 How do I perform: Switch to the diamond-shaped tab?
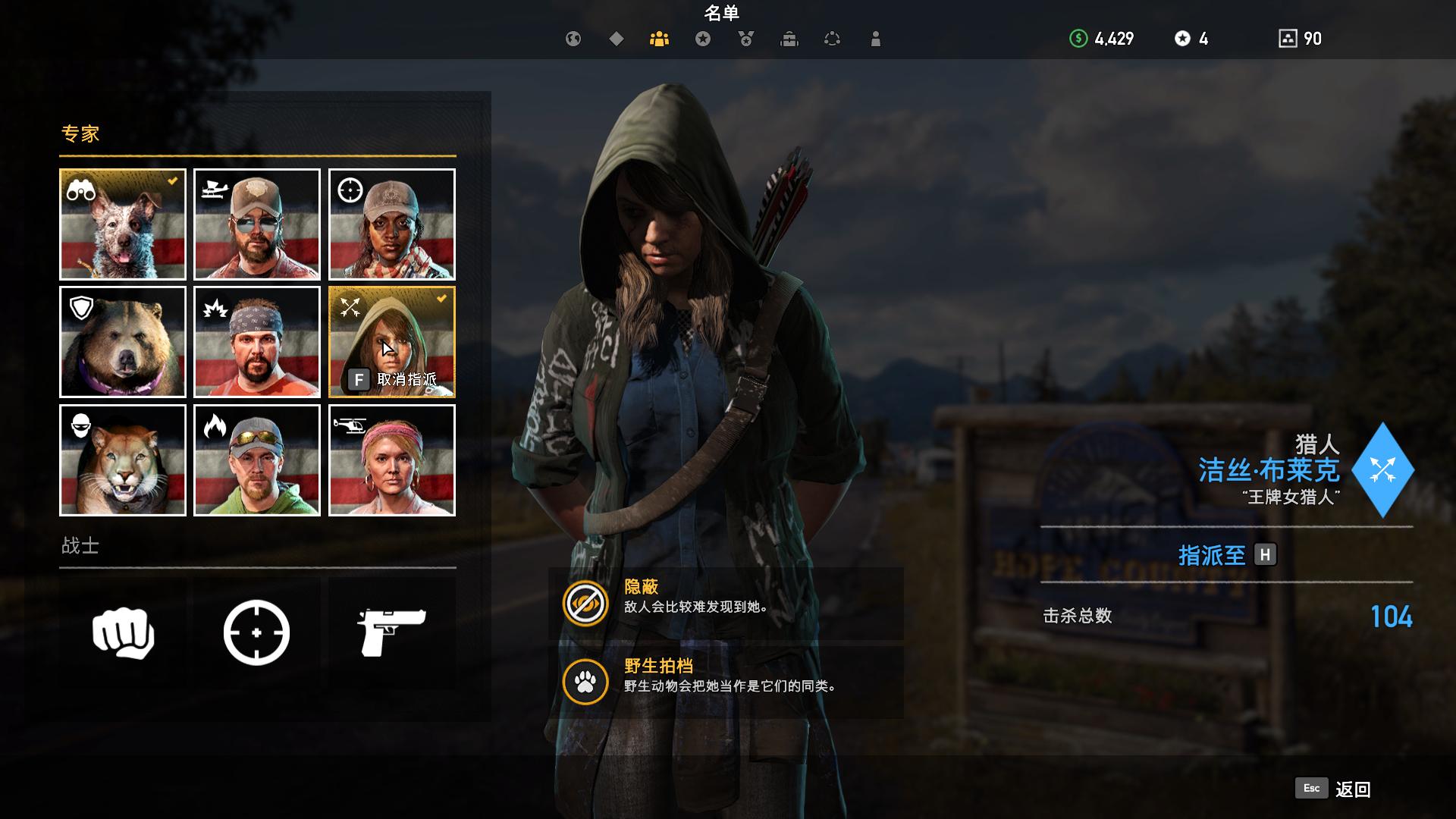(617, 39)
